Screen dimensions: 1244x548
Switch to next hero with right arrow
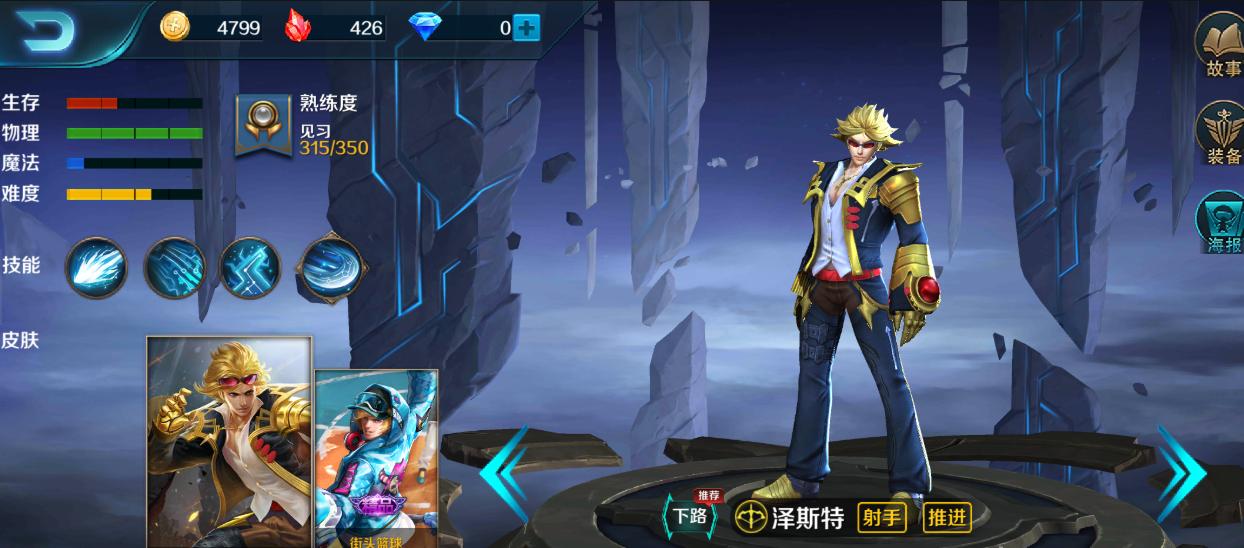(x=1183, y=472)
